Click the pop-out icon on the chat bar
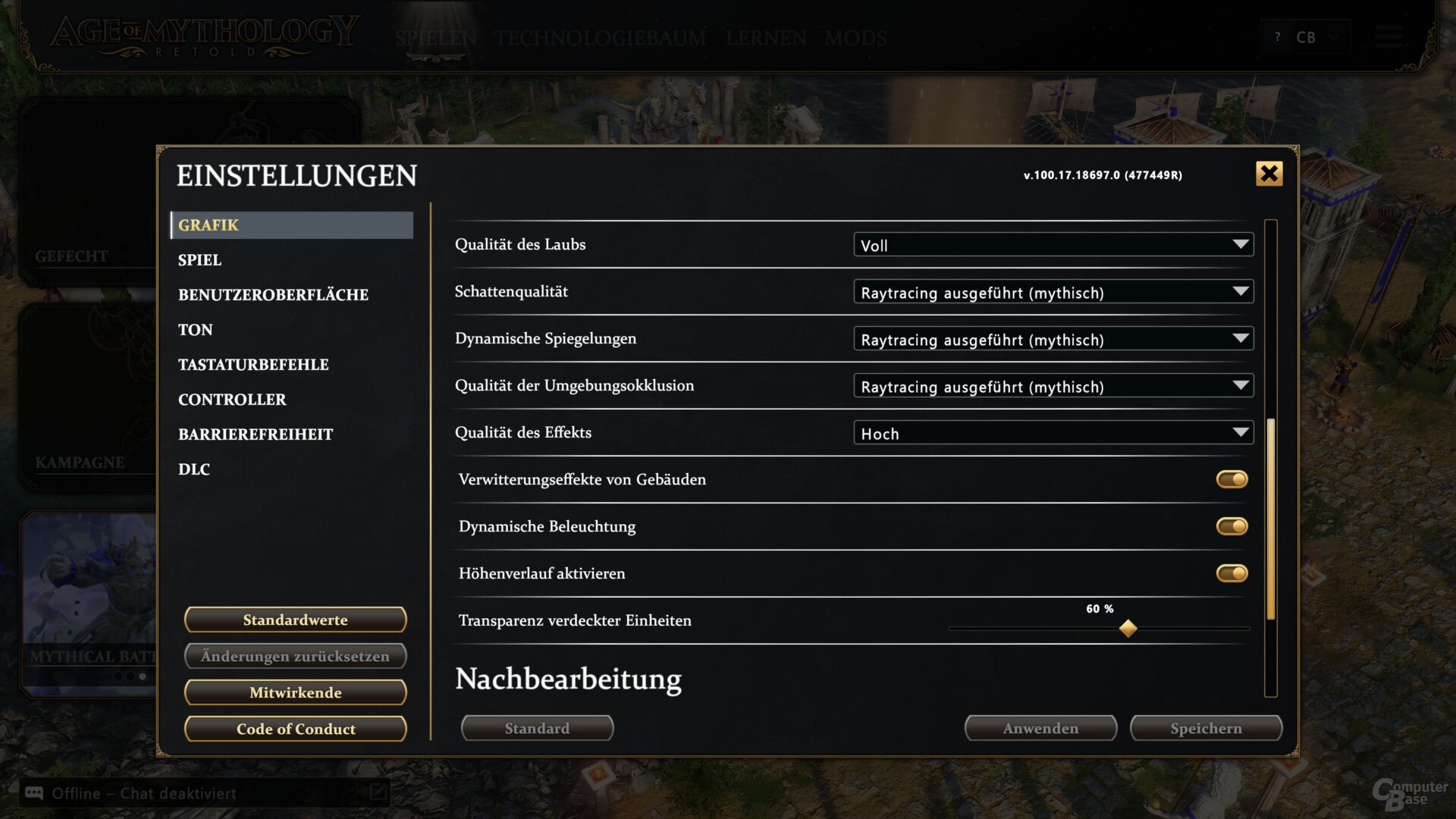Screen dimensions: 1456x819 pos(377,793)
